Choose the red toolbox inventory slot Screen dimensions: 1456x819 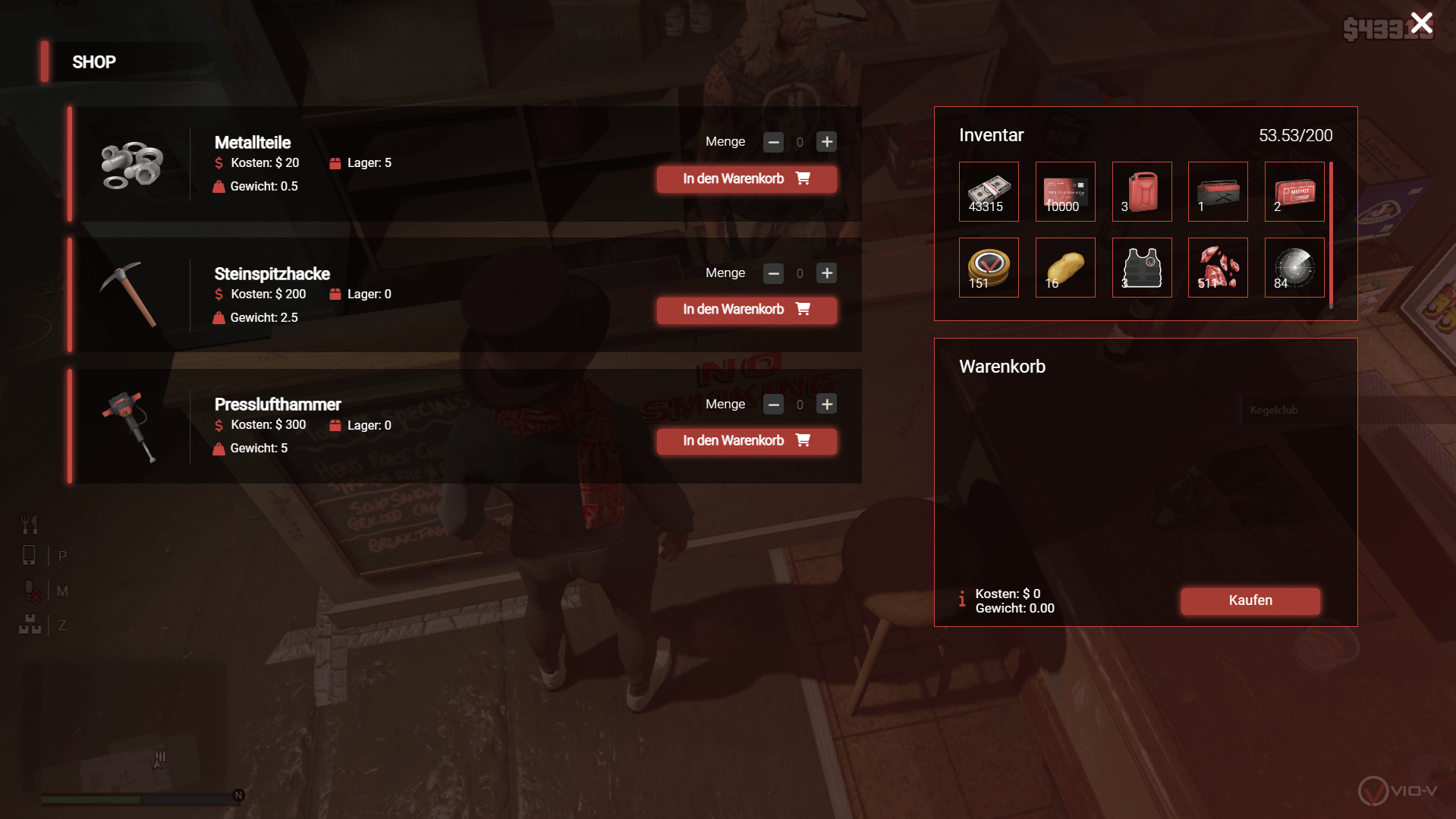pyautogui.click(x=1218, y=191)
